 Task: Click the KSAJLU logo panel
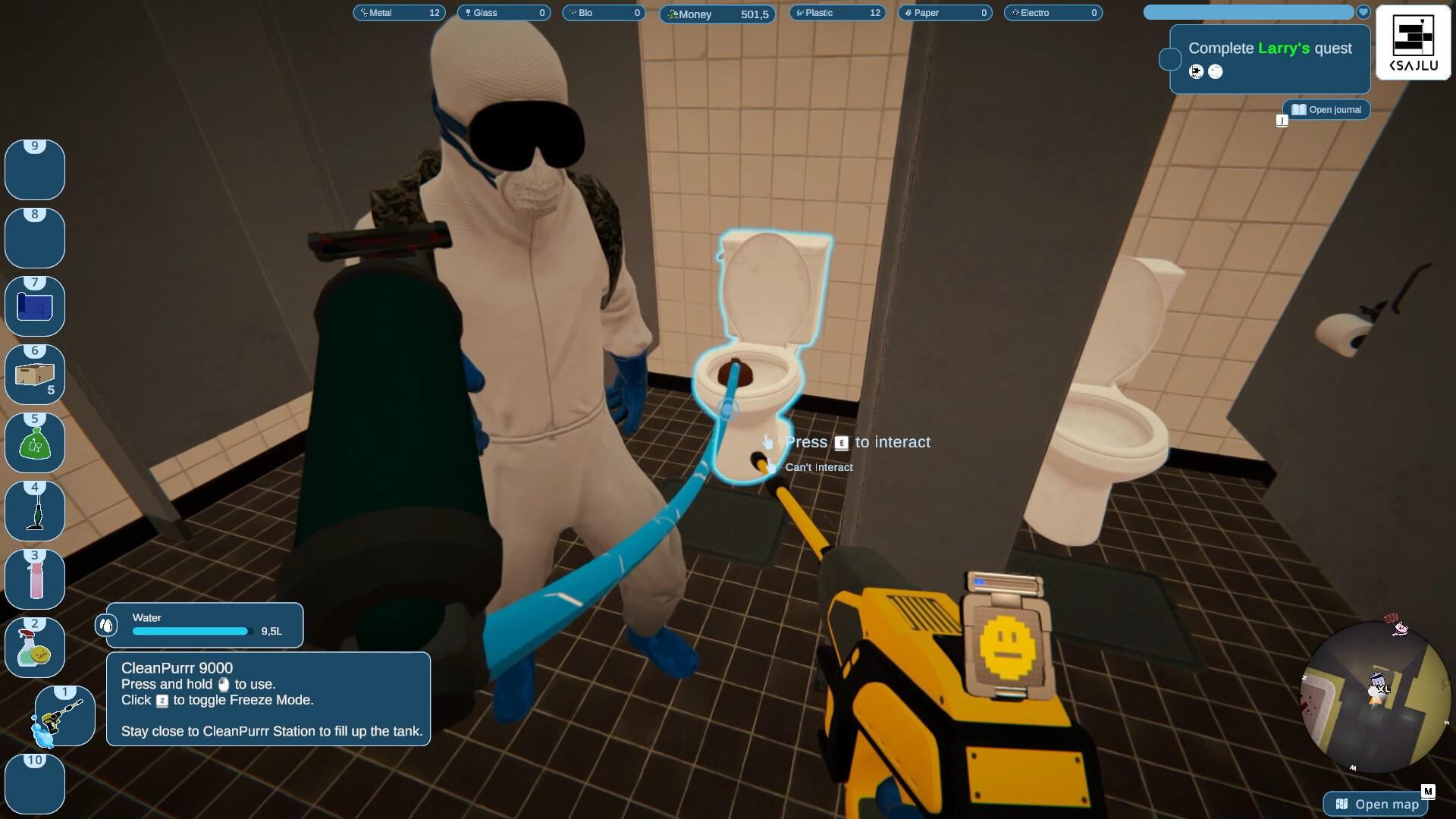tap(1412, 42)
